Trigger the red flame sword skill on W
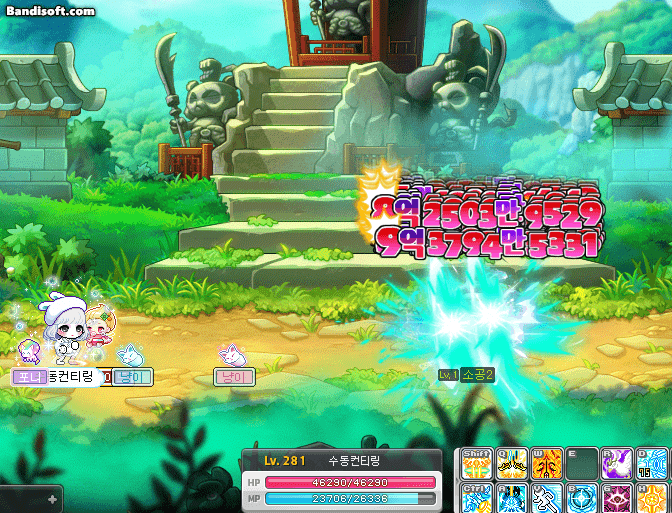 pos(546,464)
